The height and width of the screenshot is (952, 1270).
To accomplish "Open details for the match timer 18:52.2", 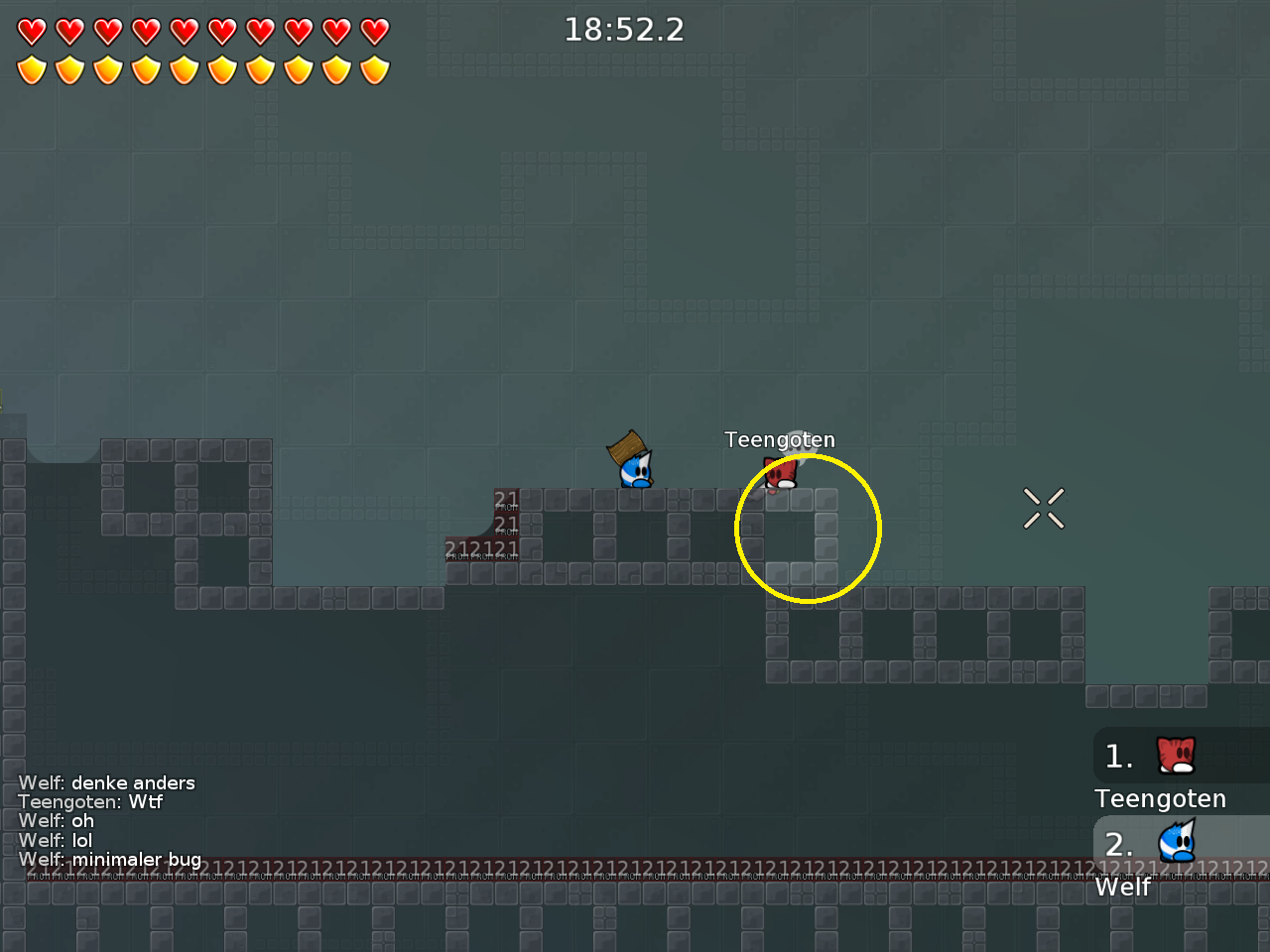I will pos(624,30).
